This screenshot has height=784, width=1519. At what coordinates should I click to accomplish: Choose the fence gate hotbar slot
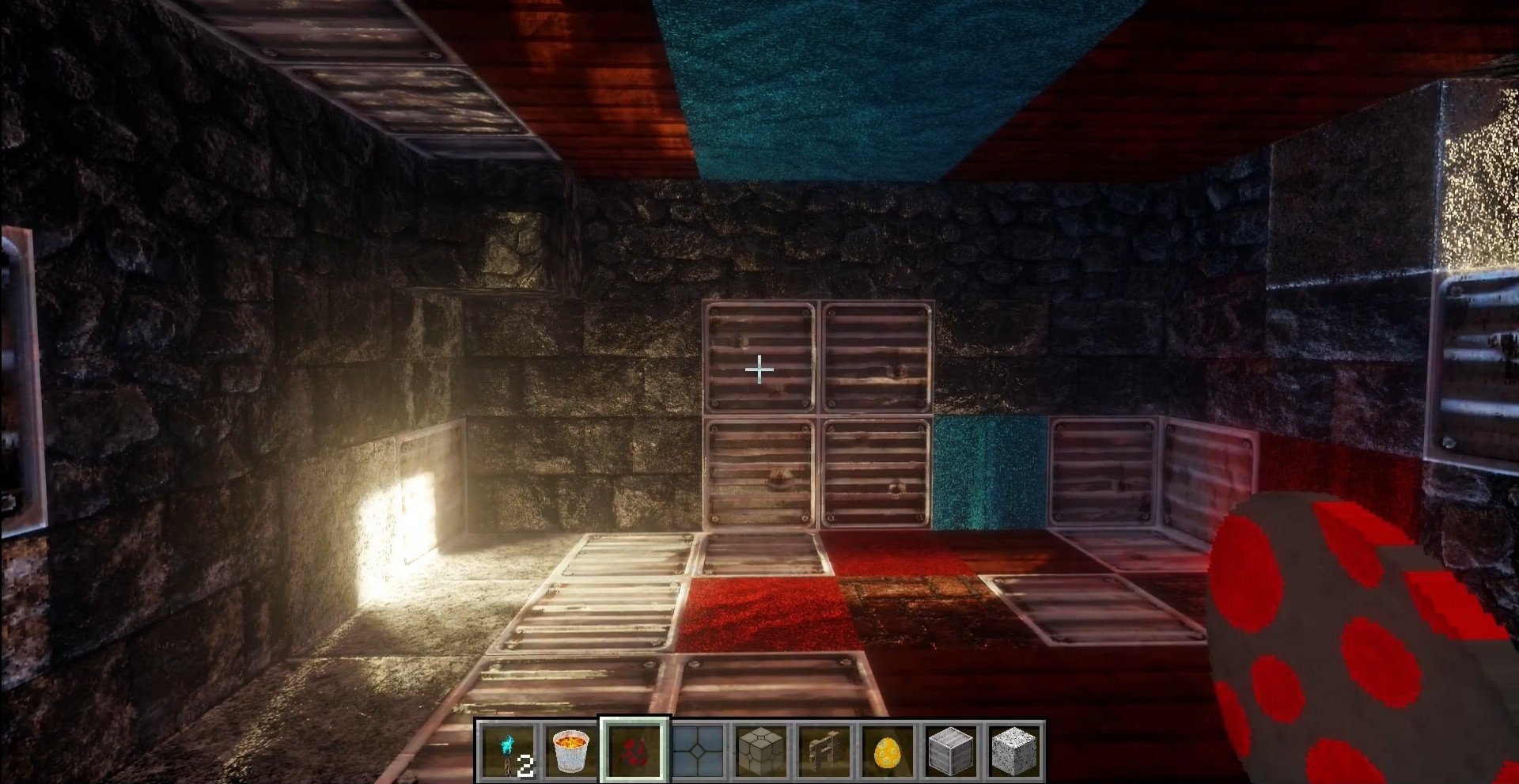click(x=824, y=751)
